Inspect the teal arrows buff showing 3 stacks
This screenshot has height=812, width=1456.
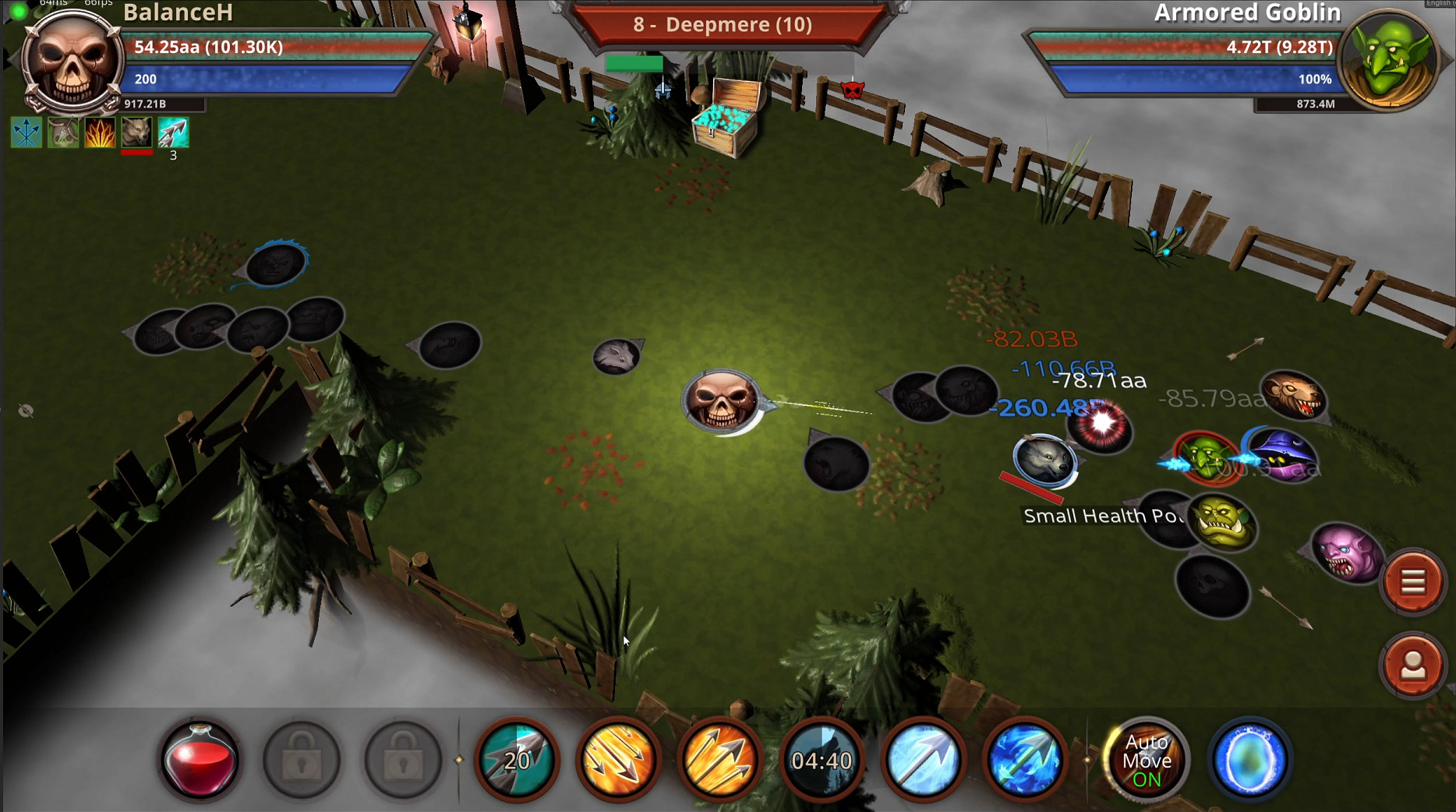(173, 132)
